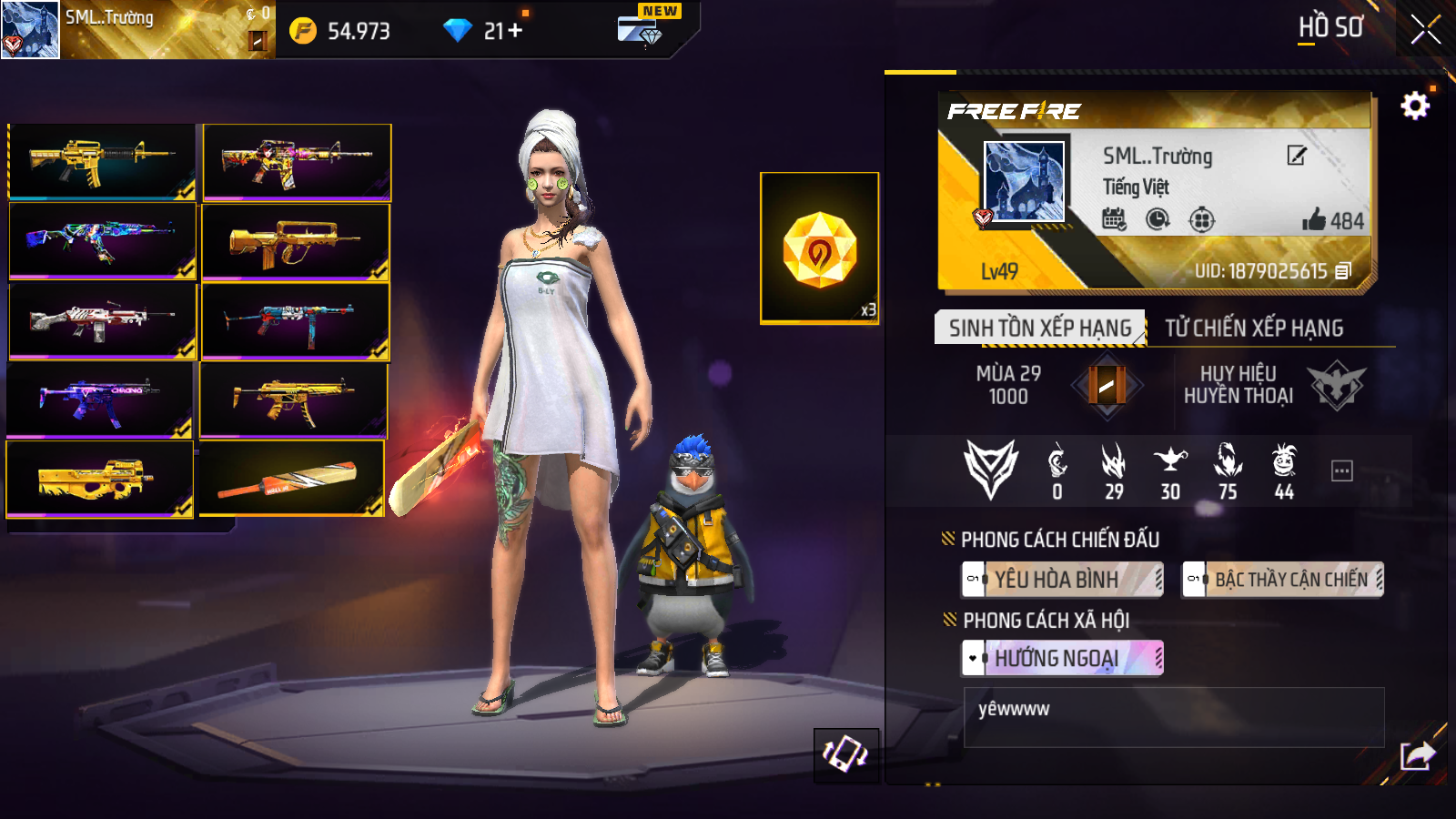Copy the player UID
This screenshot has height=819, width=1456.
point(1344,271)
